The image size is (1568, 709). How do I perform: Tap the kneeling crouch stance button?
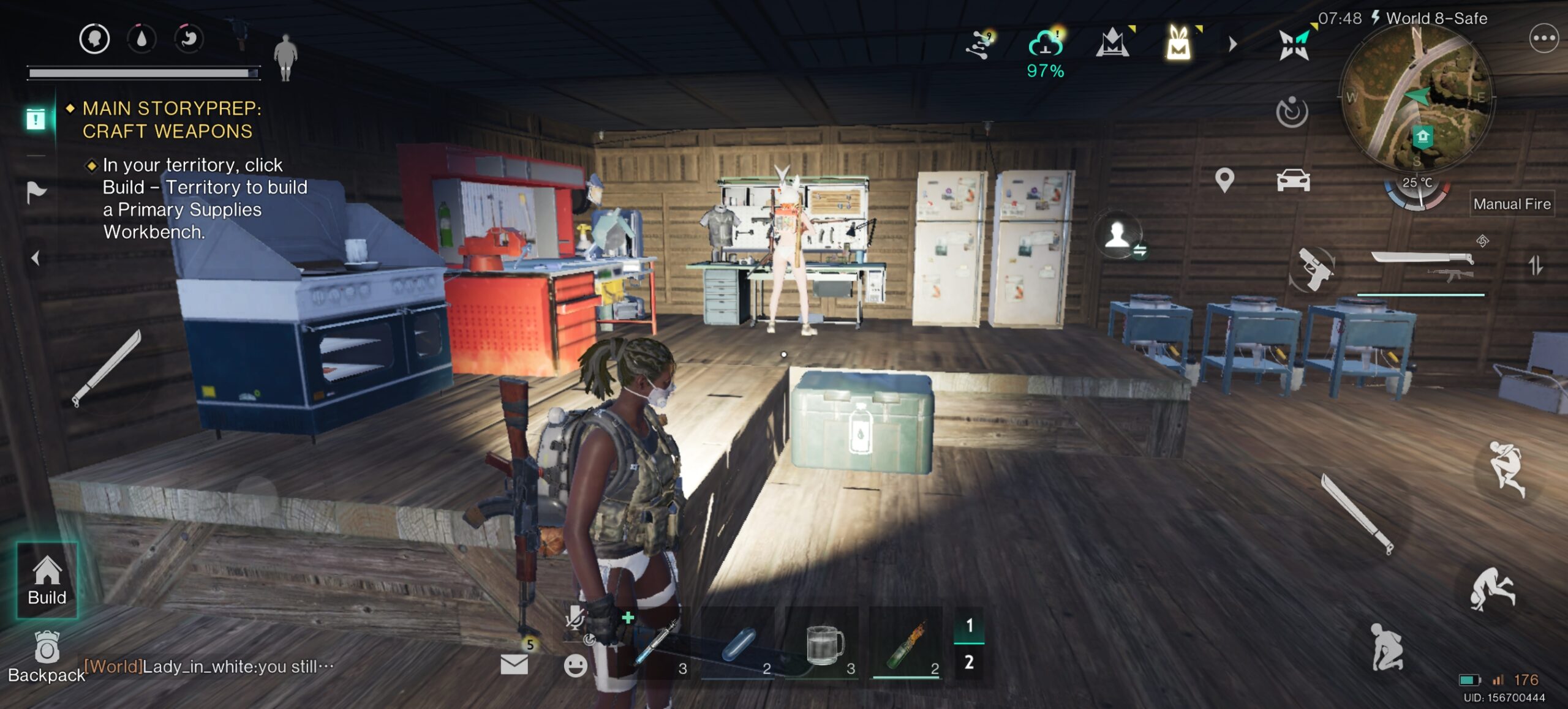pos(1385,647)
